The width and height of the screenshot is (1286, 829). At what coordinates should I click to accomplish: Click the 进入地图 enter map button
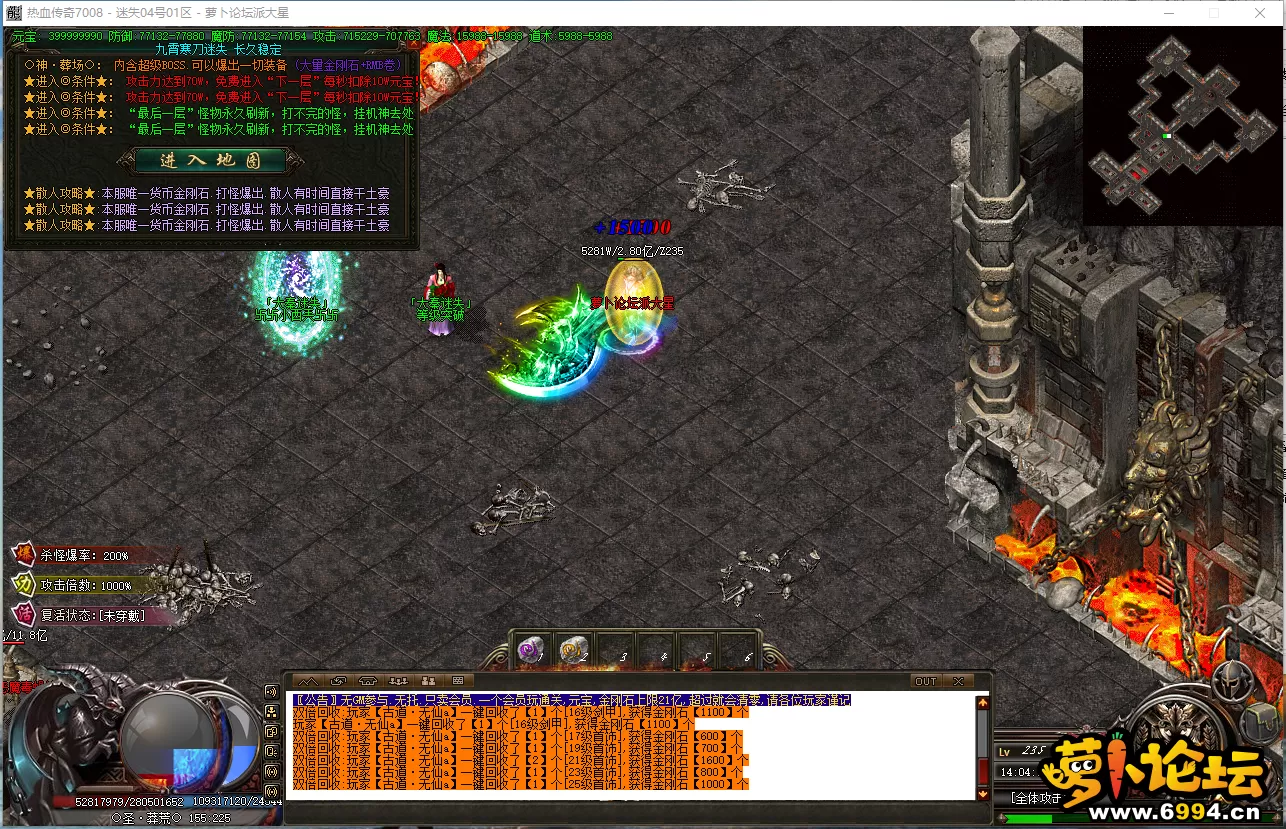210,160
